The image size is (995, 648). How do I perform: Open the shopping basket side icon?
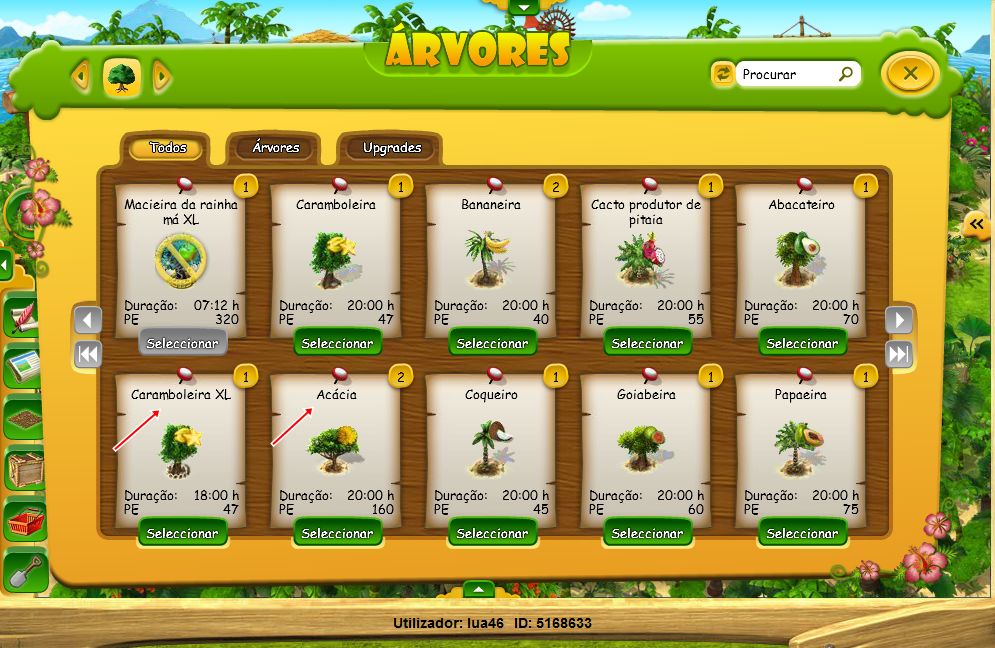pyautogui.click(x=25, y=519)
